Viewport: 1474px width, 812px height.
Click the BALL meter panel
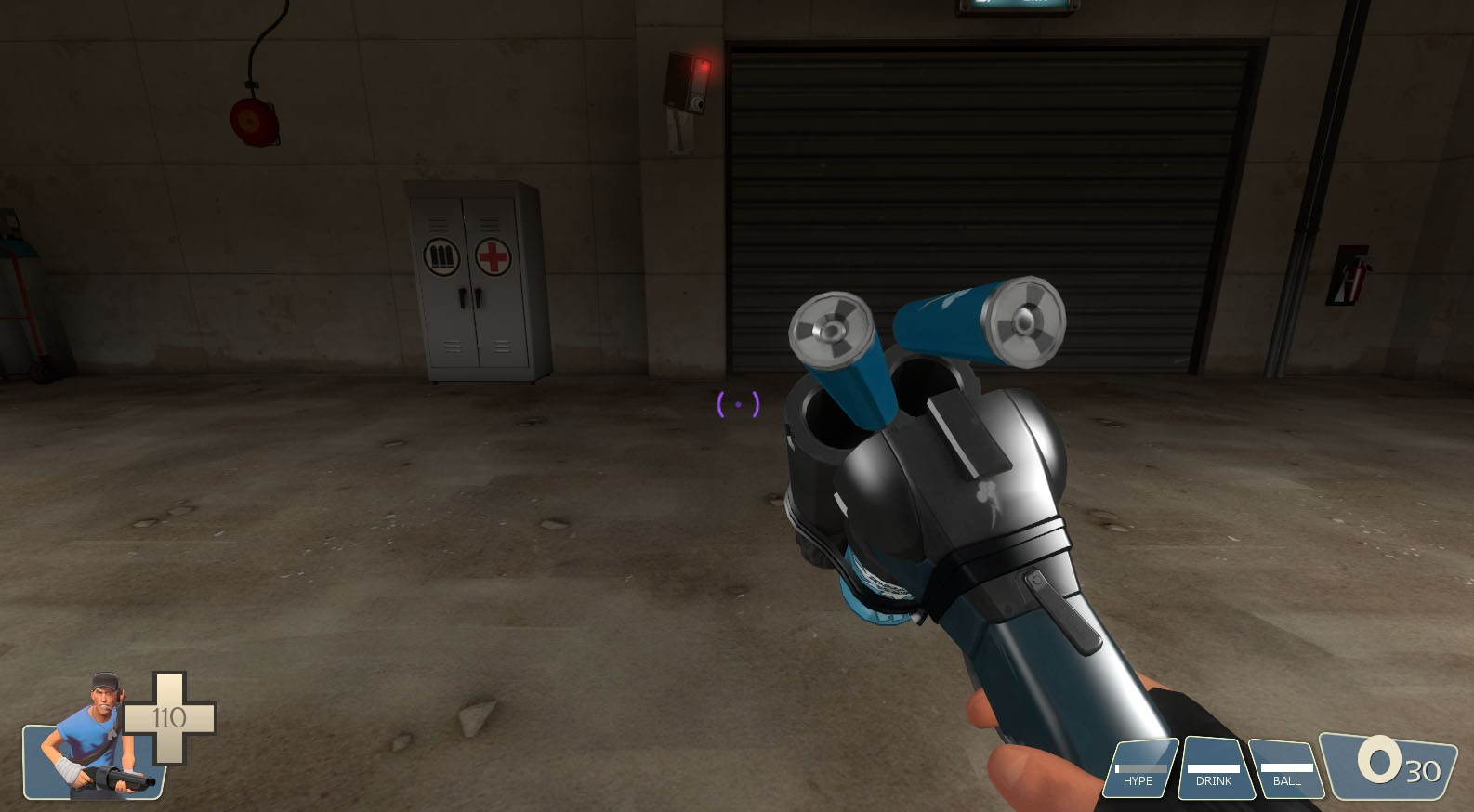[1286, 768]
